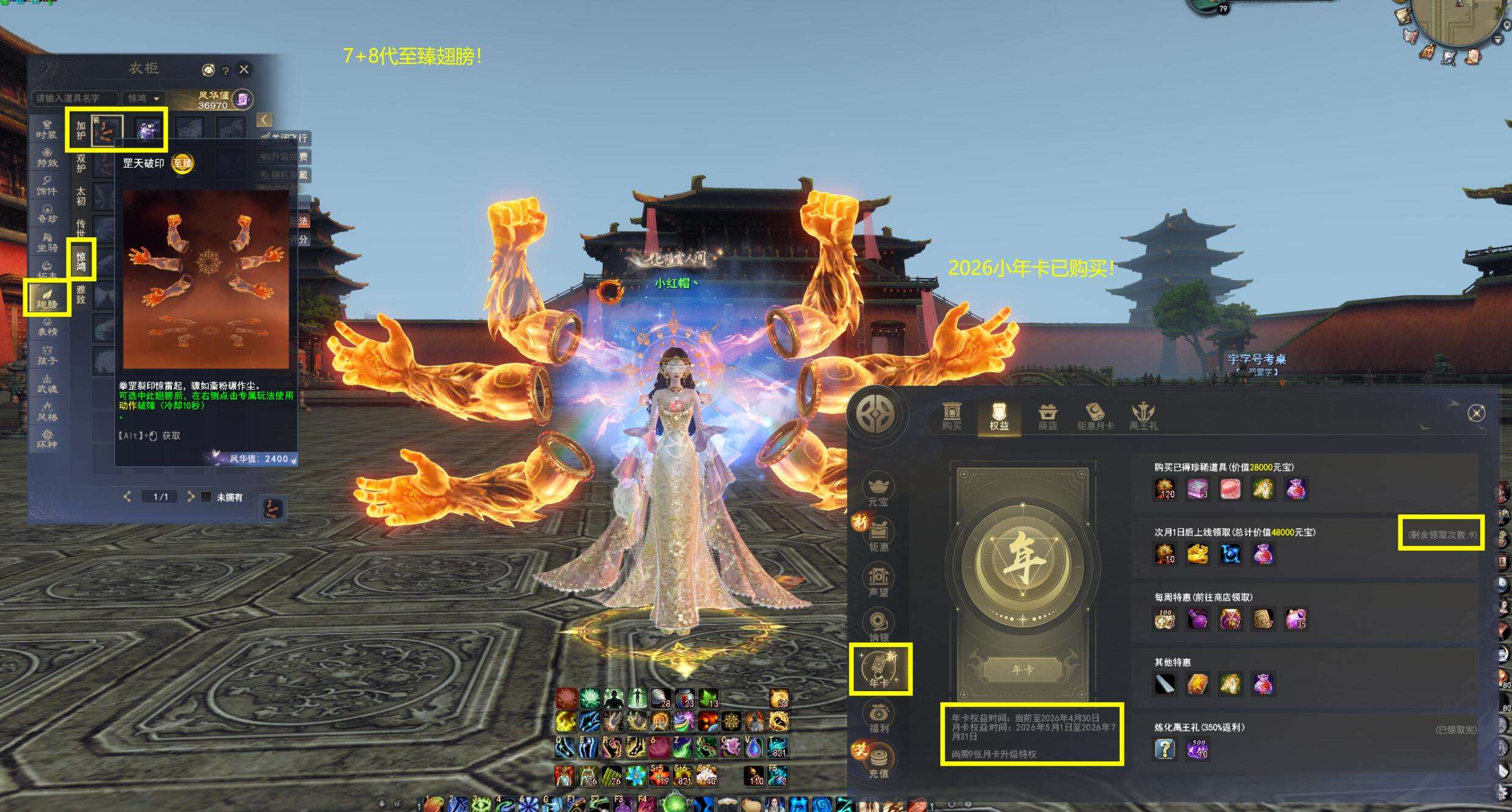
Task: Click the item name search field
Action: (x=74, y=98)
